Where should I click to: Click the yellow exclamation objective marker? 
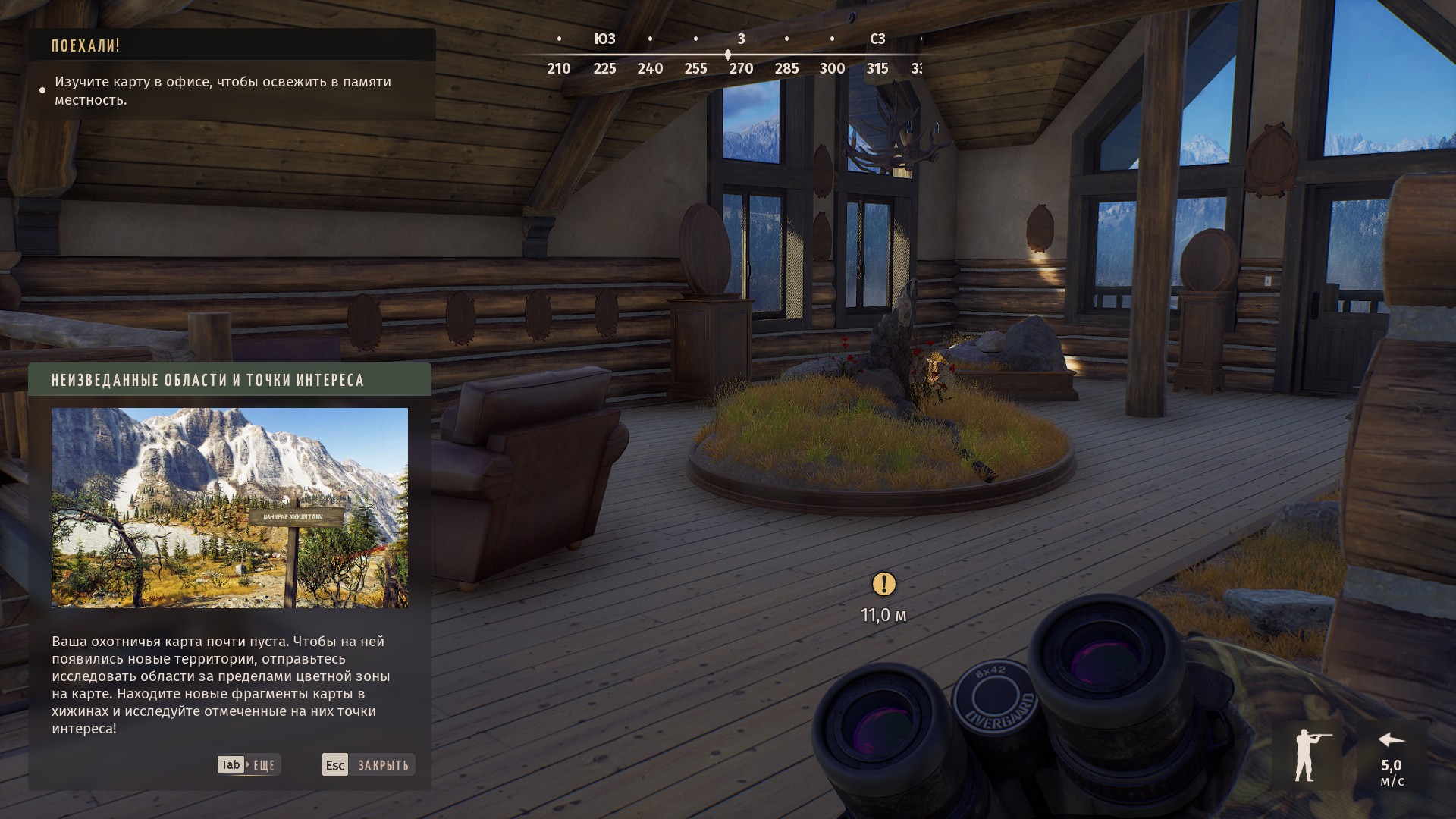point(883,584)
